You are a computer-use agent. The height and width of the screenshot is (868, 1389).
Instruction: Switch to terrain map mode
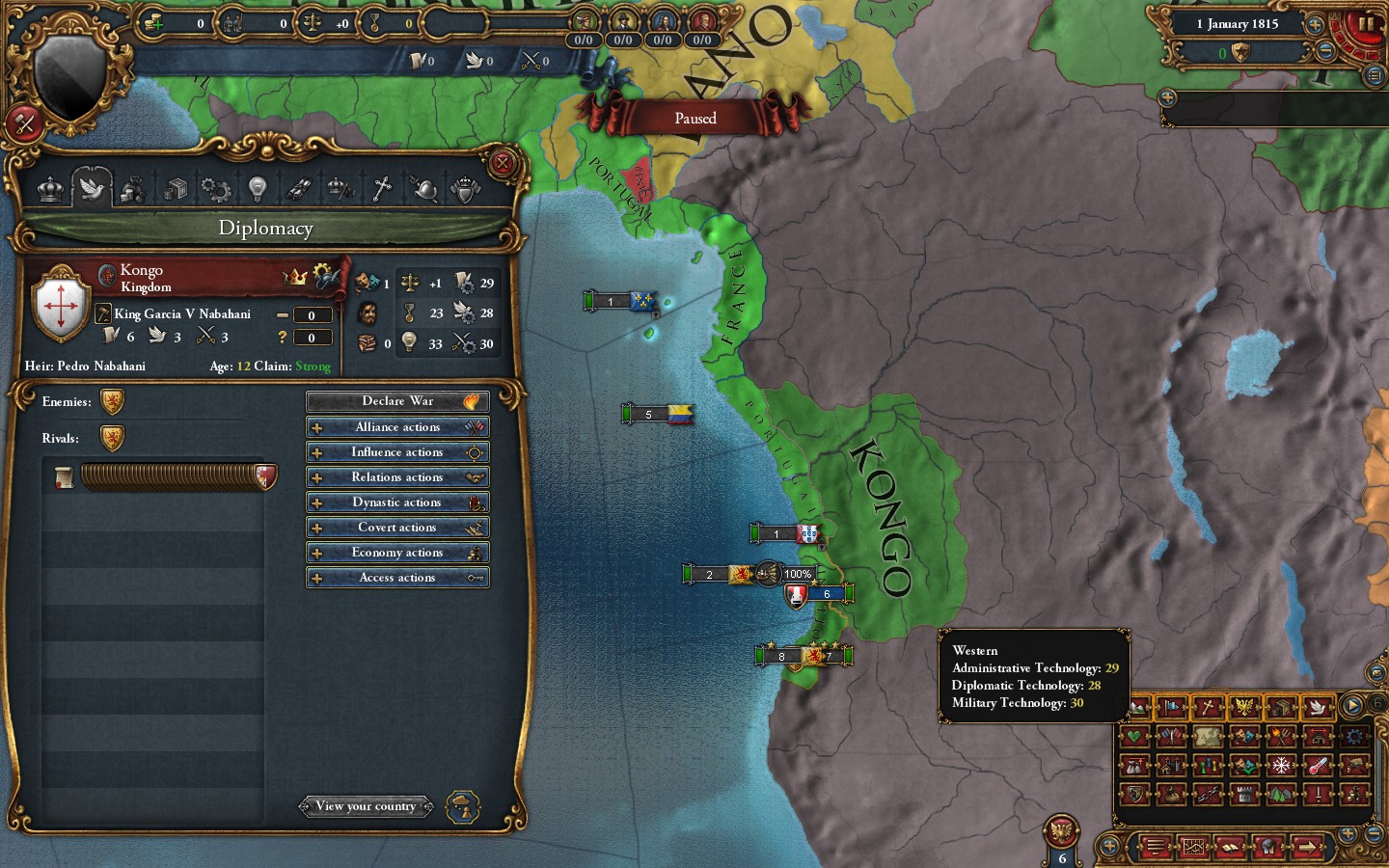[x=1138, y=709]
